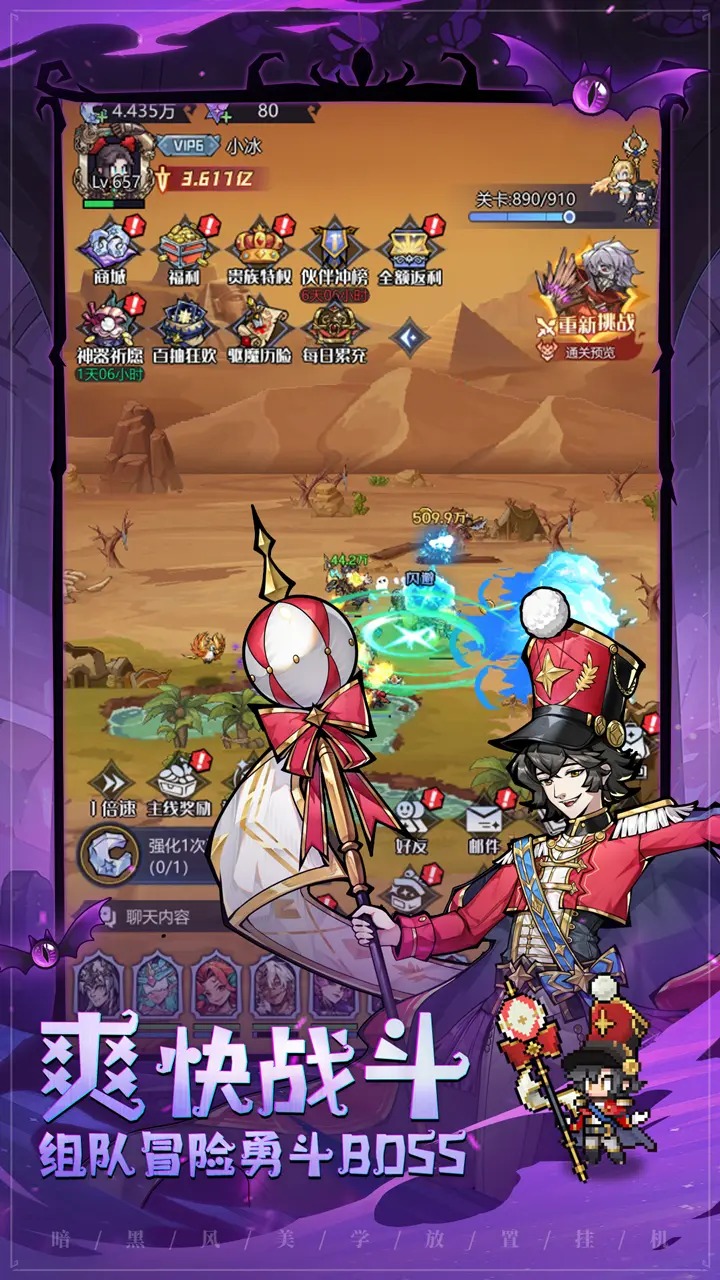Viewport: 720px width, 1280px height.
Task: Collapse the event icons with the diamond arrow
Action: pyautogui.click(x=409, y=338)
